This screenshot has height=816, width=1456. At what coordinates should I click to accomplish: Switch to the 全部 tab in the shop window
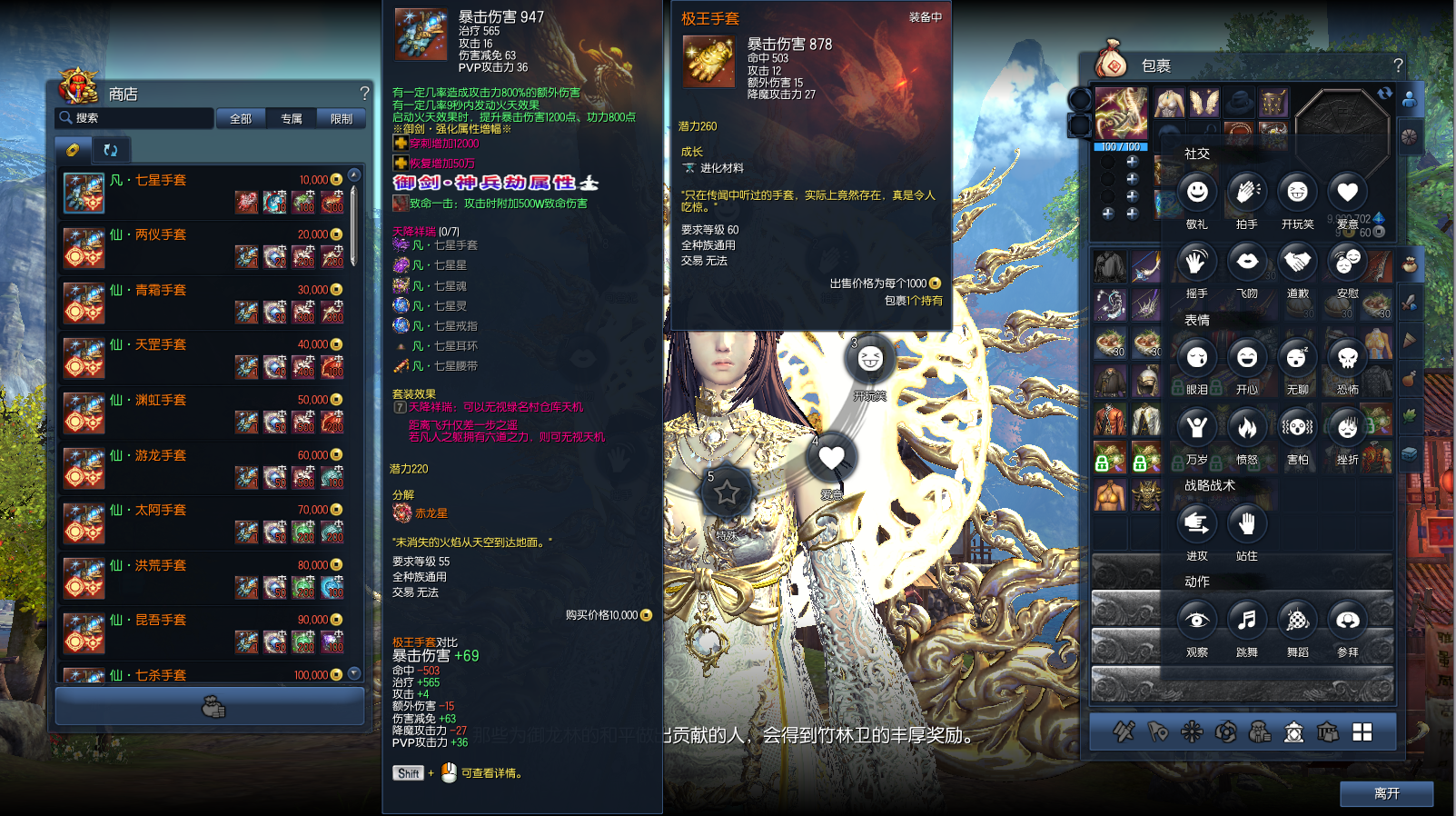tap(240, 118)
